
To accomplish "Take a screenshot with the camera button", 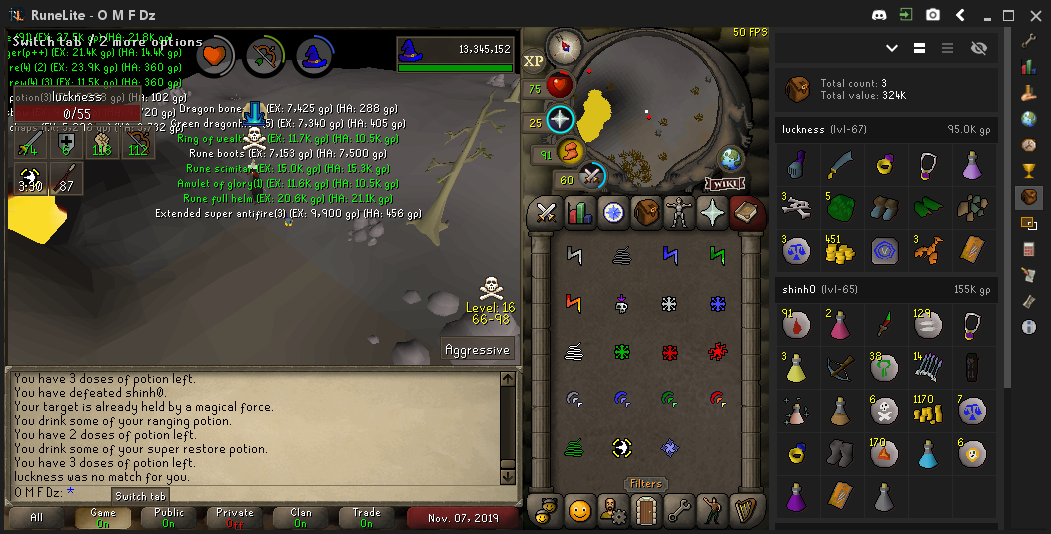I will (x=932, y=15).
